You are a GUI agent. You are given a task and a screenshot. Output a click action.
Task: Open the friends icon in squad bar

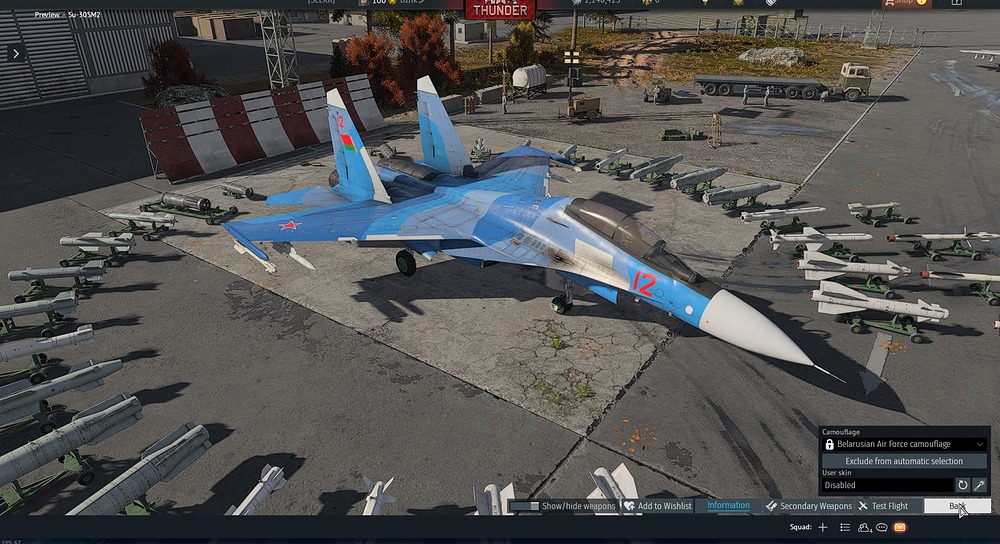click(864, 527)
